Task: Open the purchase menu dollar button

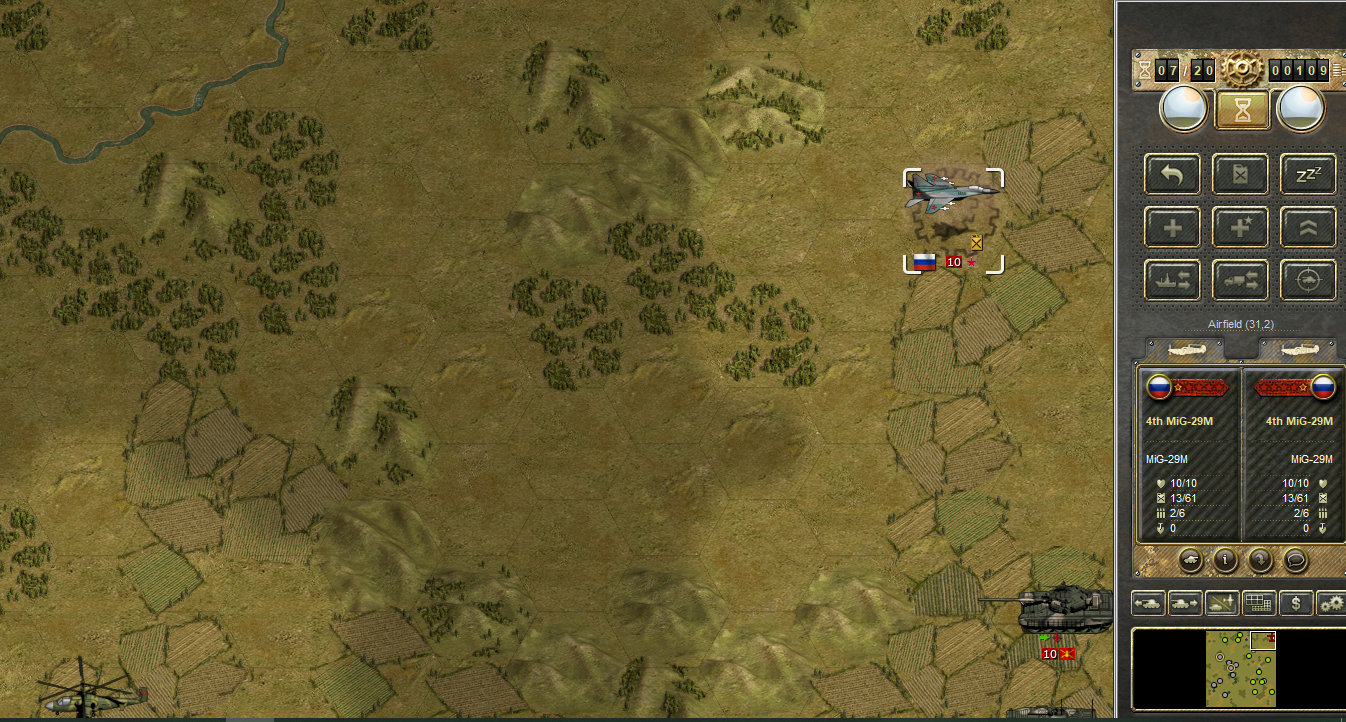Action: click(x=1296, y=603)
